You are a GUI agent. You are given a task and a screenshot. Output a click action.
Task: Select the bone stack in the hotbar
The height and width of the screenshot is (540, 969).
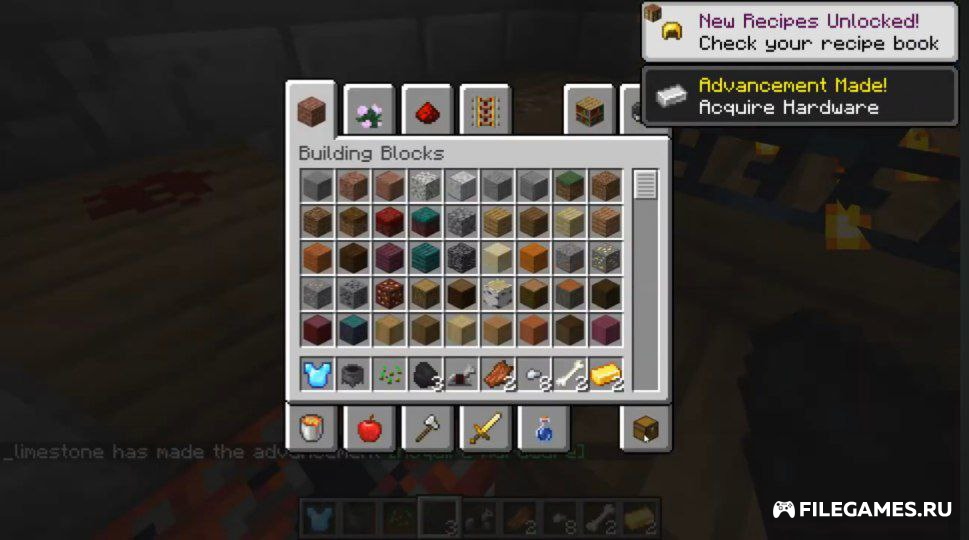[x=569, y=374]
